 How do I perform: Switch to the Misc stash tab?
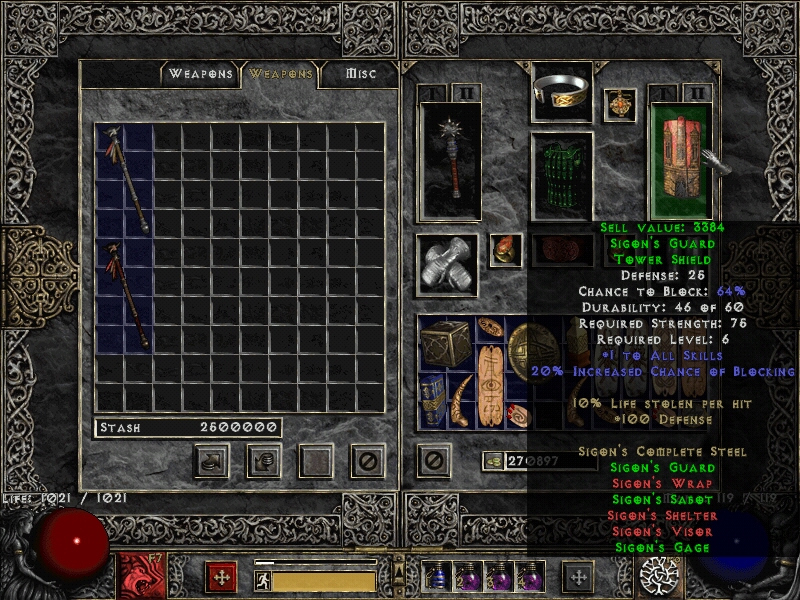[x=360, y=73]
